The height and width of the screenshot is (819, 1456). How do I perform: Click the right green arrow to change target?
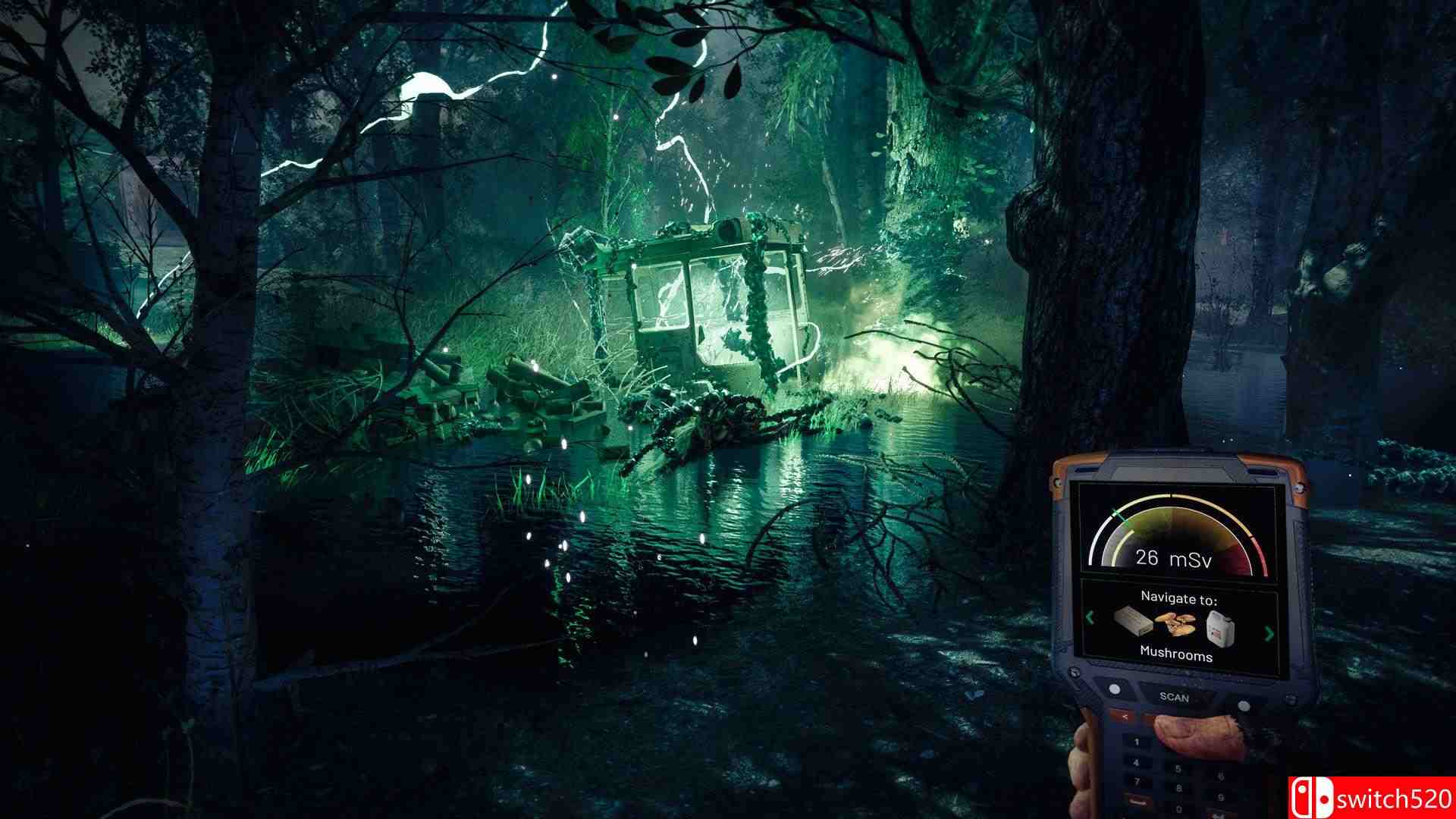[x=1269, y=632]
